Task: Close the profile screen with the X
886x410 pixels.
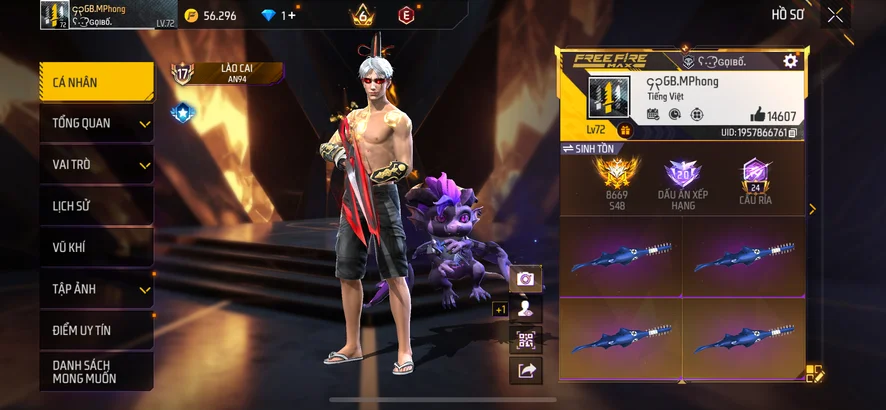Action: click(835, 15)
